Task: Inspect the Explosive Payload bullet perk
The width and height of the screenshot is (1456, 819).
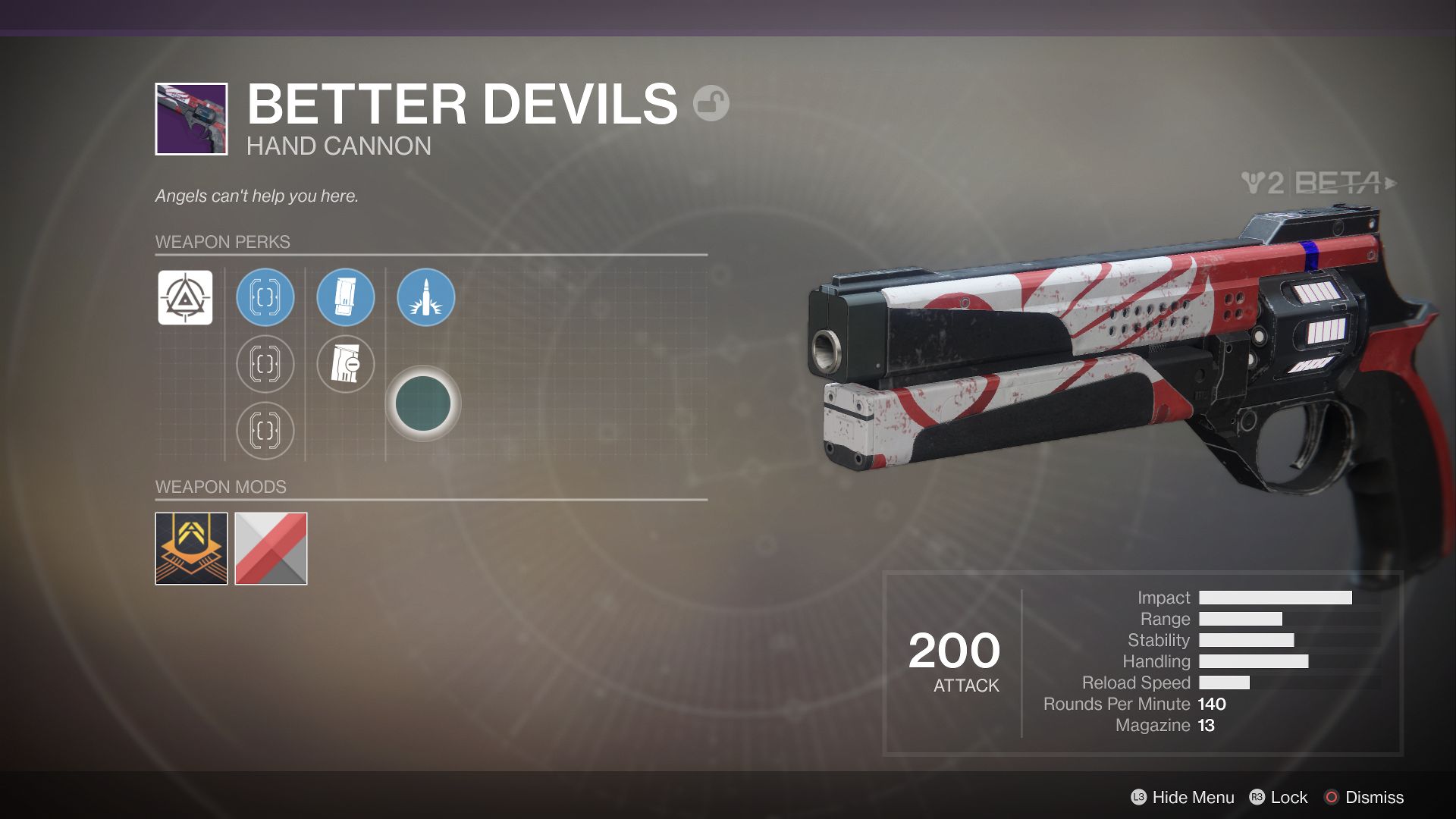Action: (x=425, y=298)
